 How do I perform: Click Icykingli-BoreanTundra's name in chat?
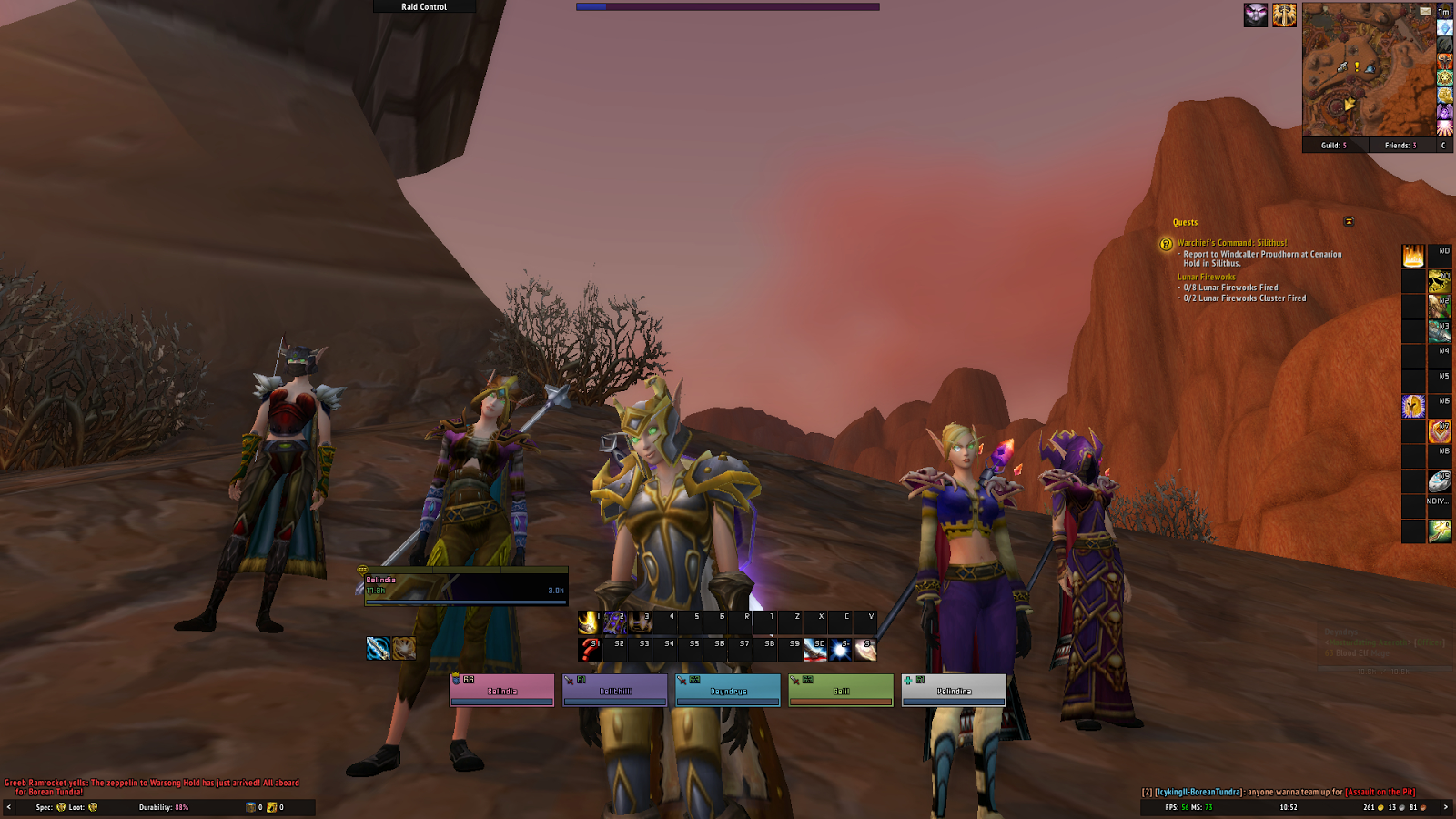(1197, 793)
